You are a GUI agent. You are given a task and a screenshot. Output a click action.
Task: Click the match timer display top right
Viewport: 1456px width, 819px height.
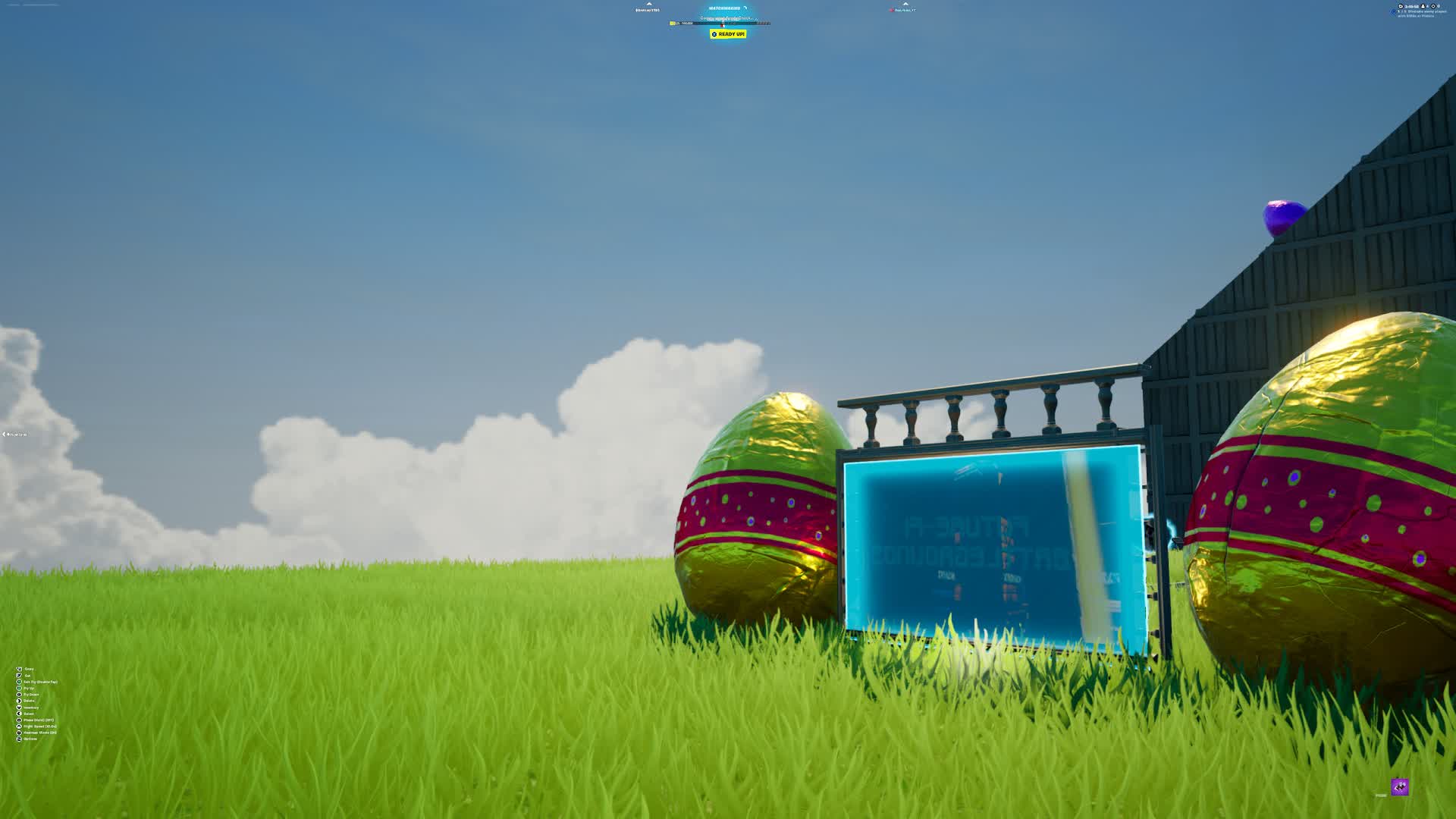pos(1408,5)
